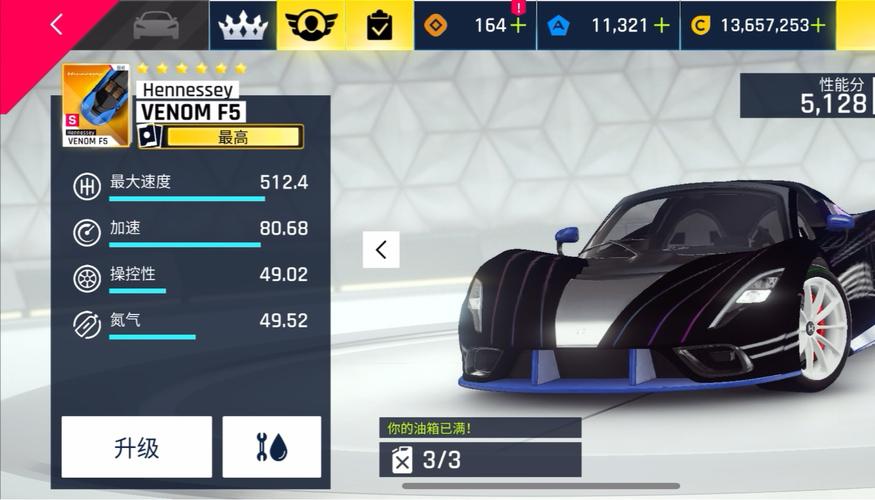Click the 升级 upgrade button
The width and height of the screenshot is (875, 500).
pos(136,447)
